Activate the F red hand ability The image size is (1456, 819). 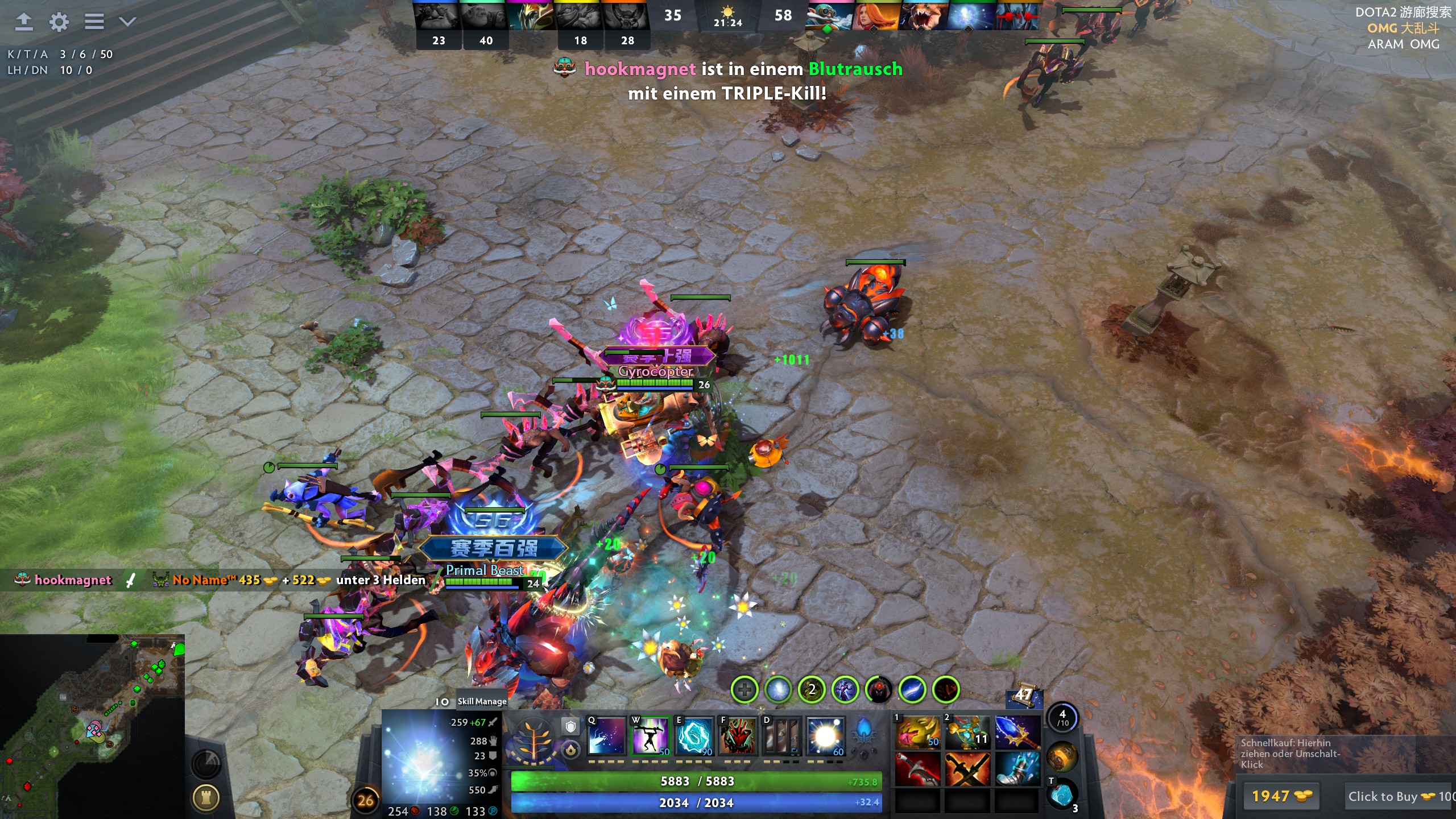[738, 736]
